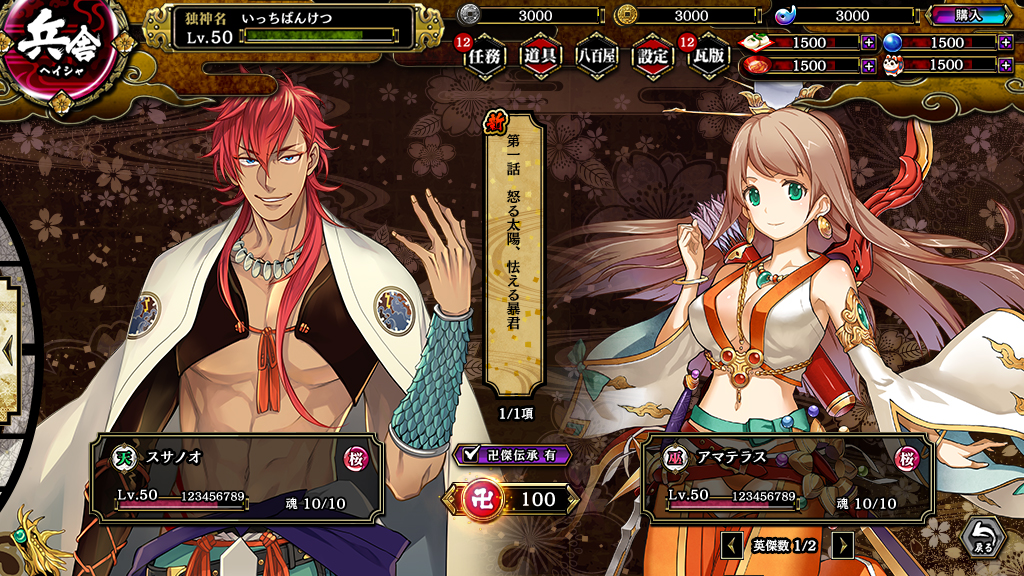Add more blue orb resource with plus

(1005, 43)
